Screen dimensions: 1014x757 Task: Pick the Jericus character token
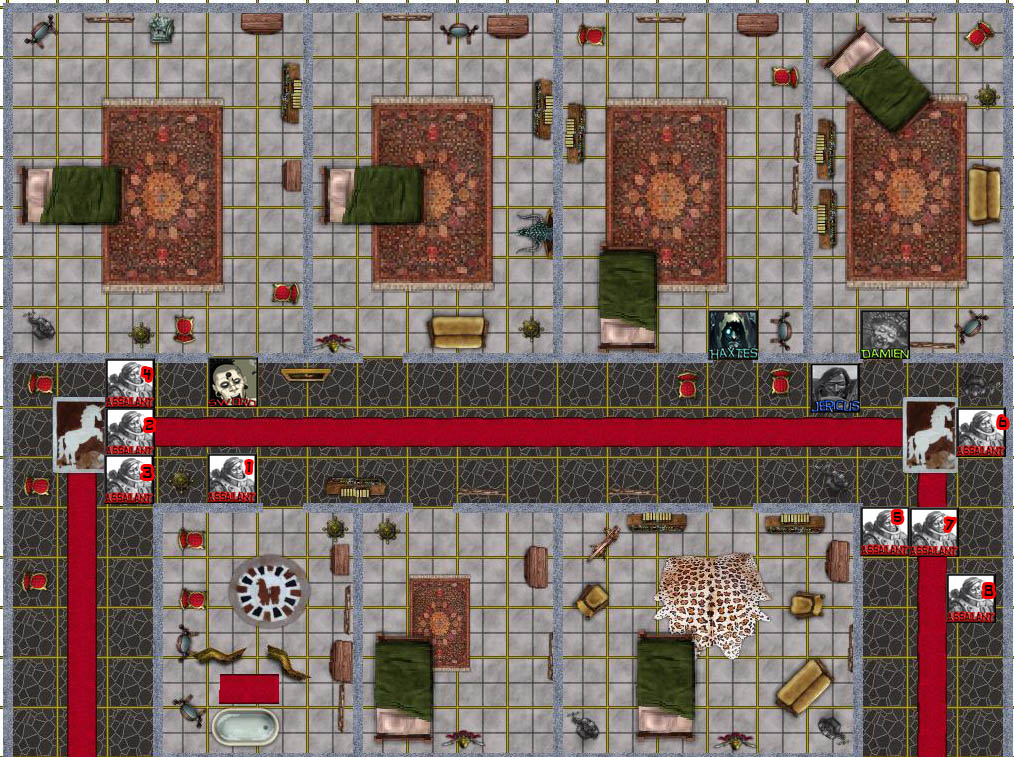tap(835, 388)
